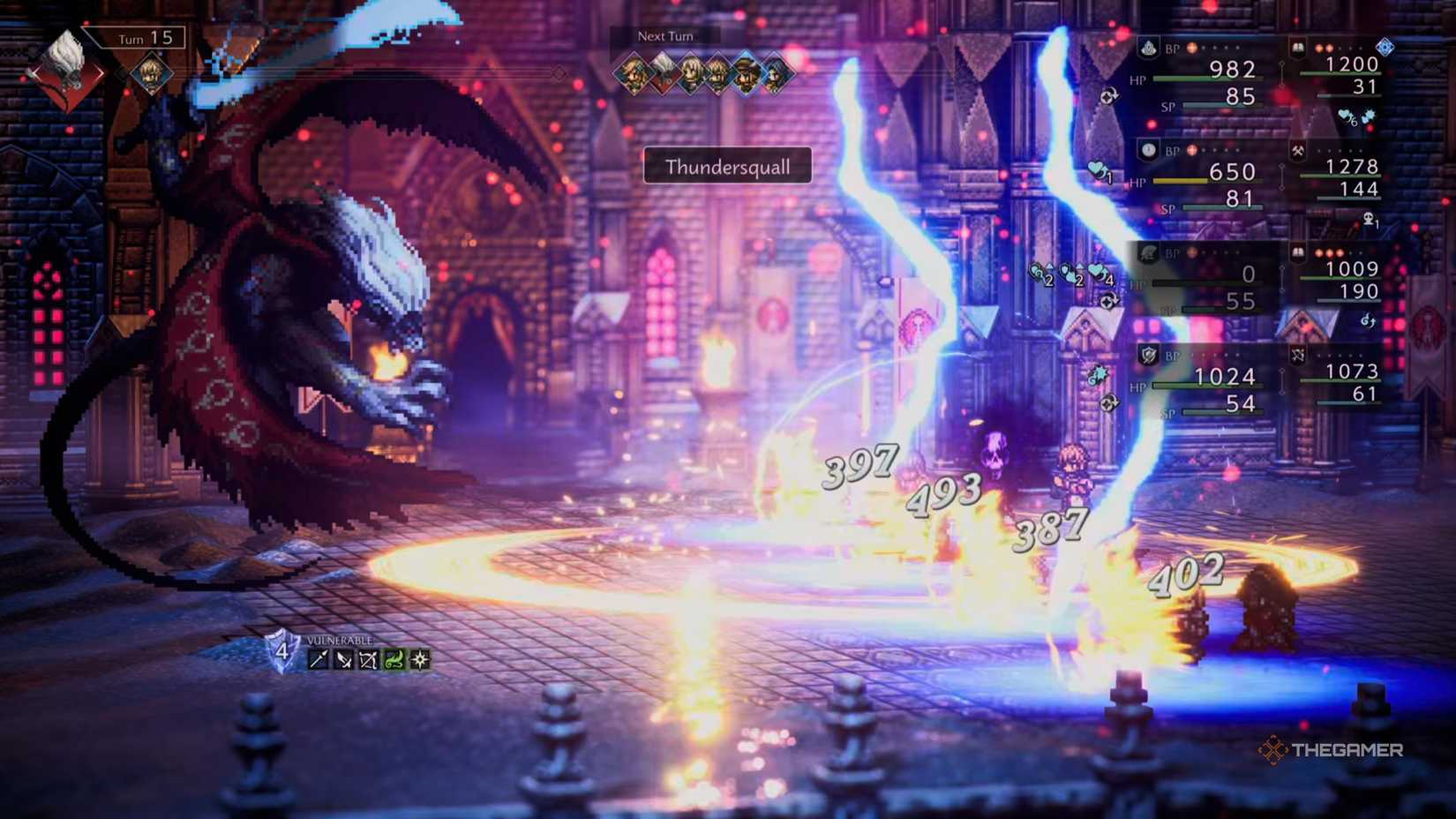This screenshot has width=1456, height=819.
Task: Toggle the blue diamond status effect on top panel
Action: click(x=1385, y=47)
